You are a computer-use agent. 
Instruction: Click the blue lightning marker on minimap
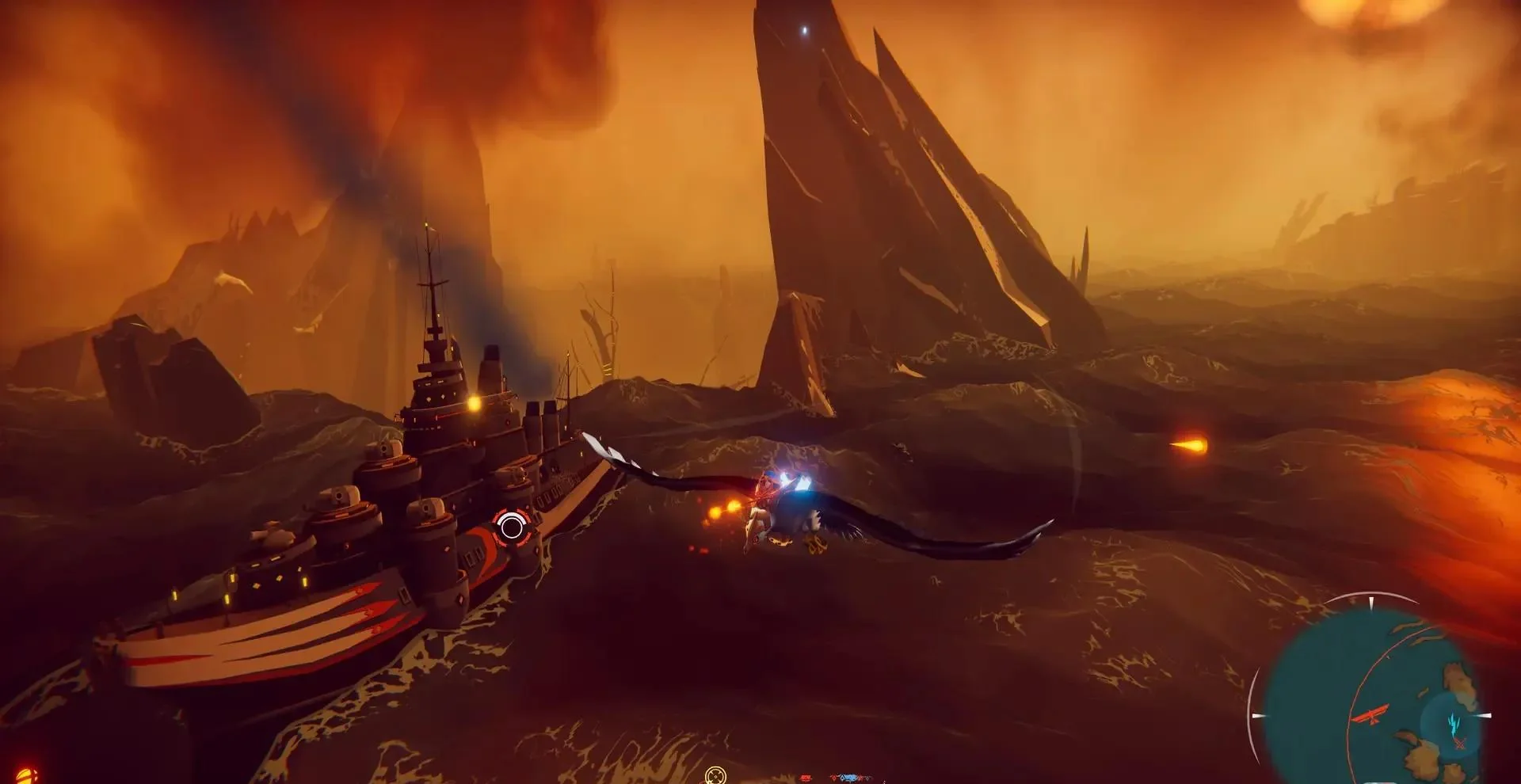click(x=1453, y=721)
